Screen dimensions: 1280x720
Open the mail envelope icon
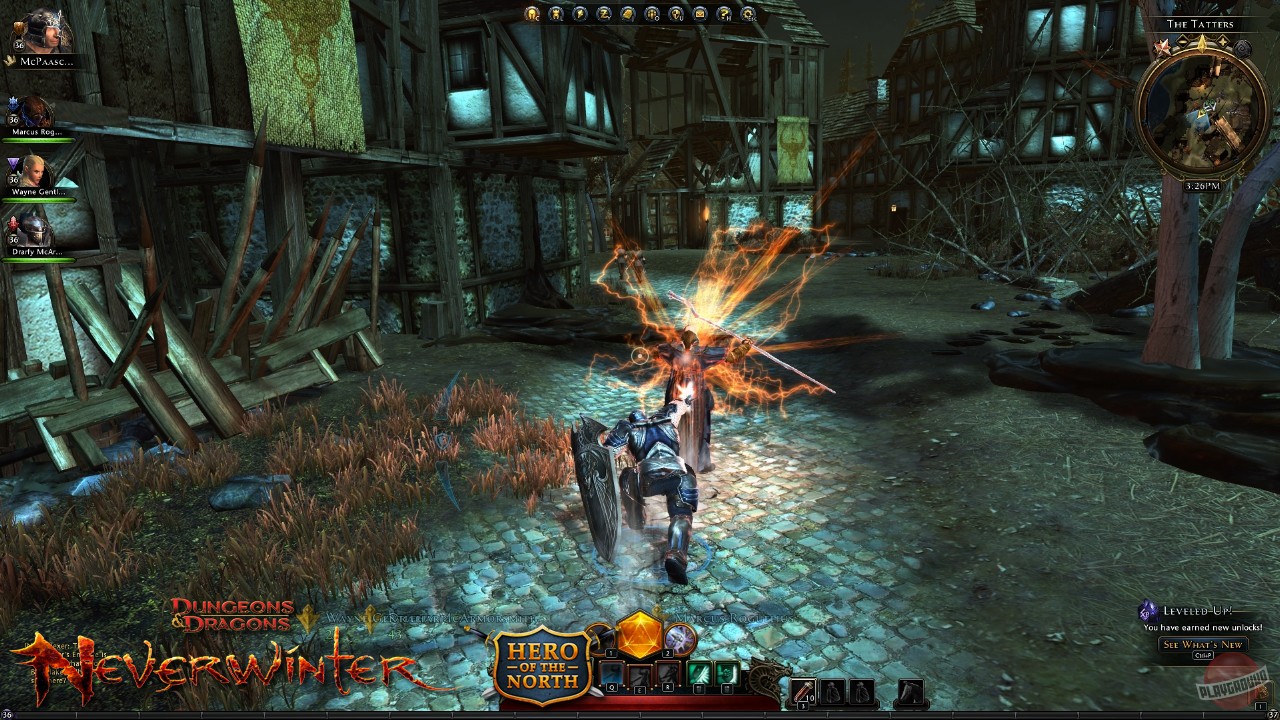tap(700, 13)
